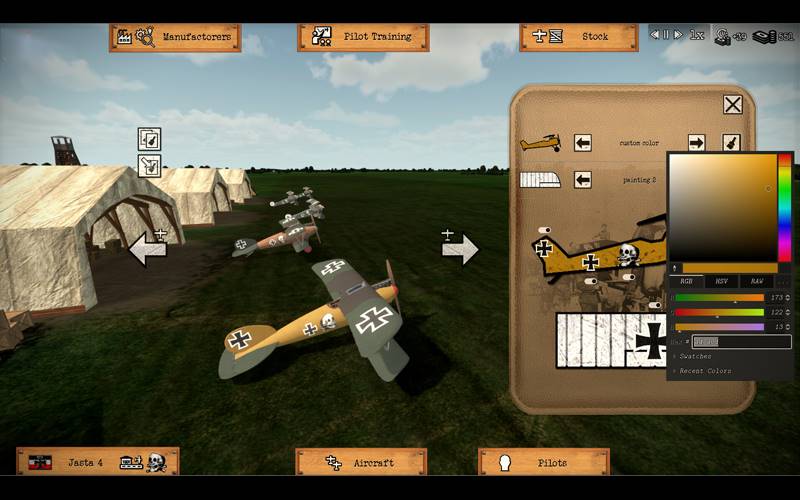Open the Pilot Training menu
This screenshot has height=500, width=800.
pyautogui.click(x=362, y=37)
